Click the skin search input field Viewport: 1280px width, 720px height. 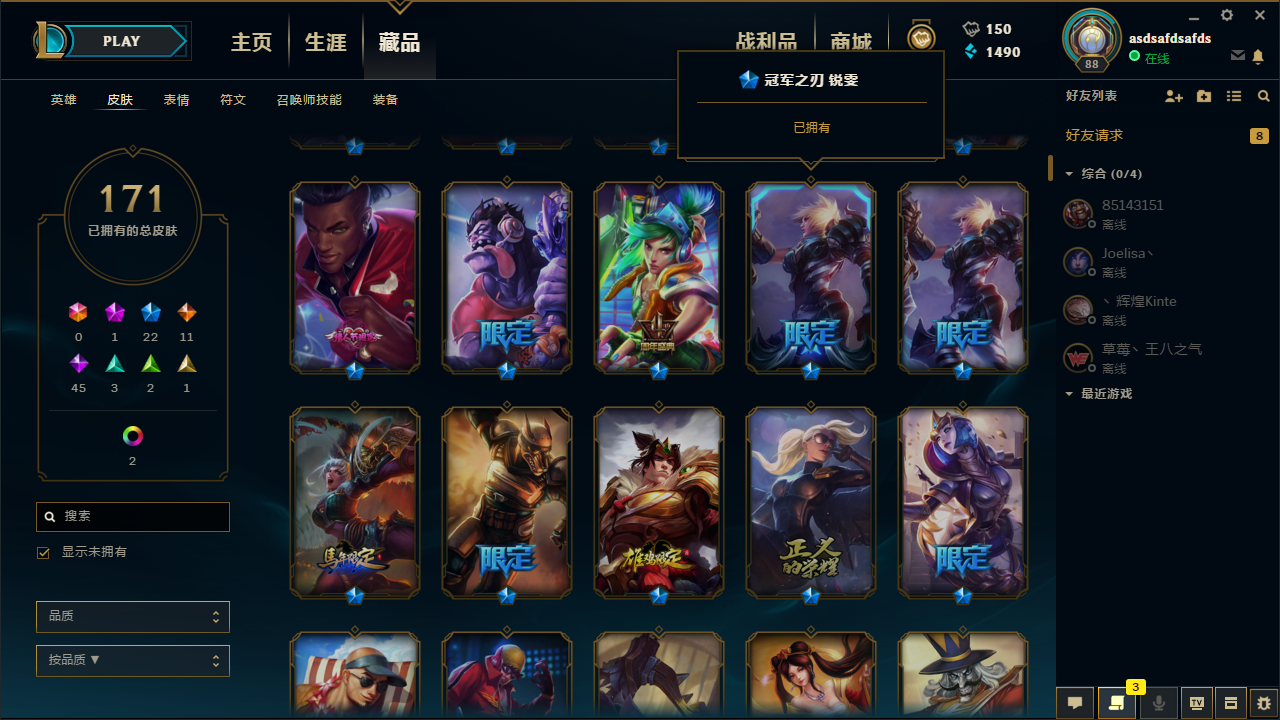(132, 516)
